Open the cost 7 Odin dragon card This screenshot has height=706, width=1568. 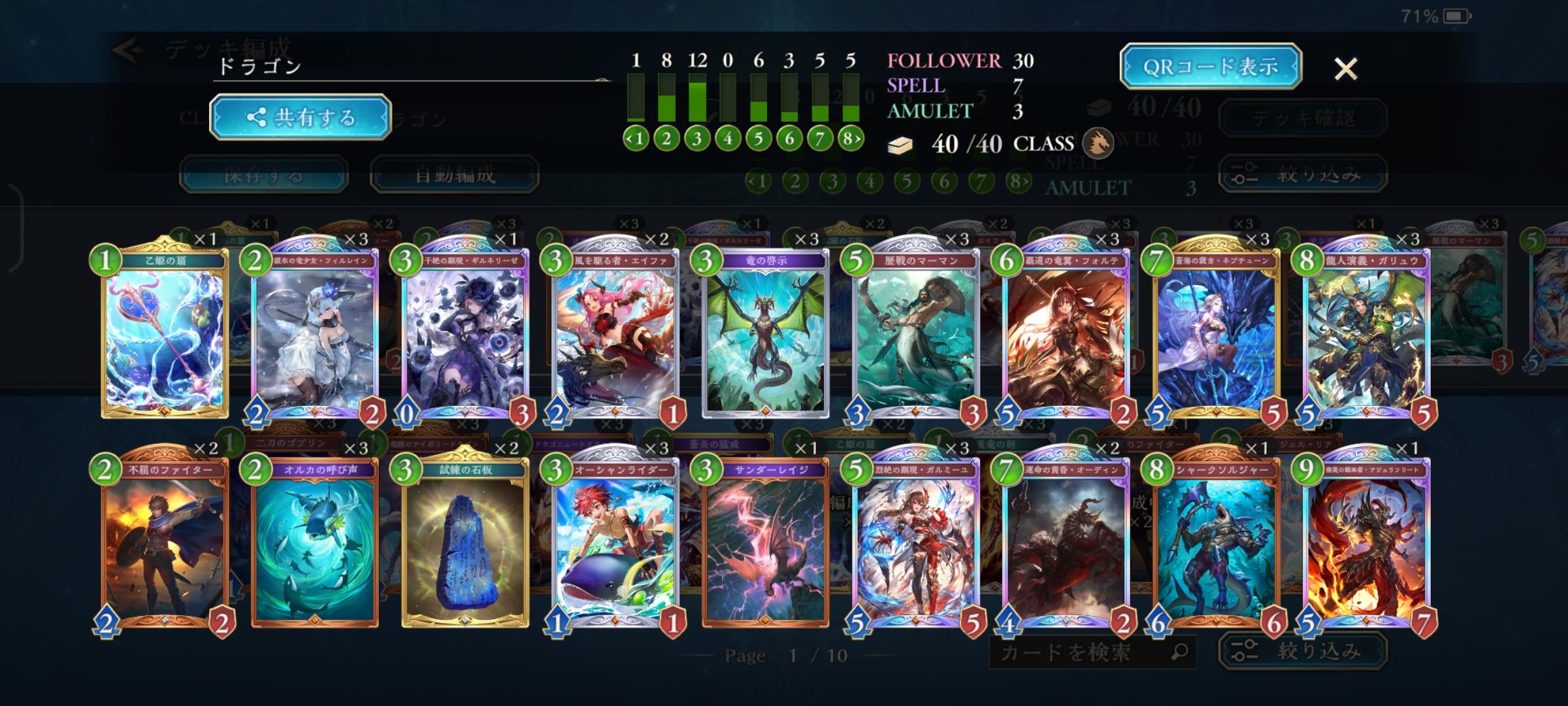click(x=1066, y=543)
